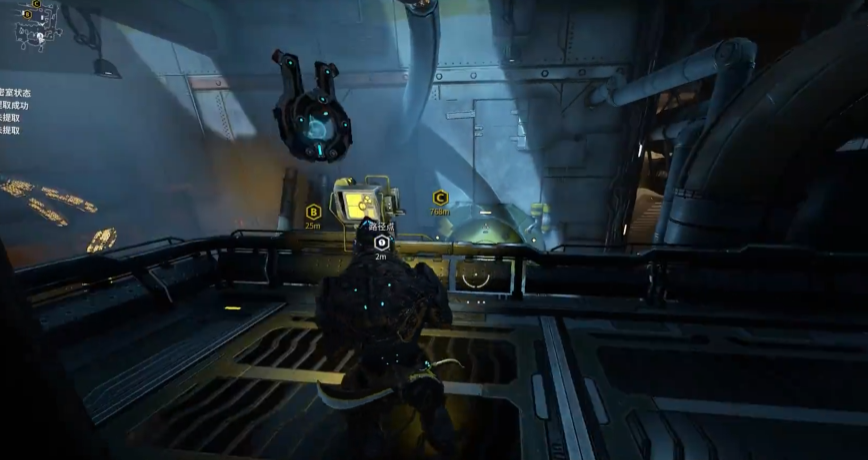Open the minimap in the corner
This screenshot has height=460, width=868.
38,24
